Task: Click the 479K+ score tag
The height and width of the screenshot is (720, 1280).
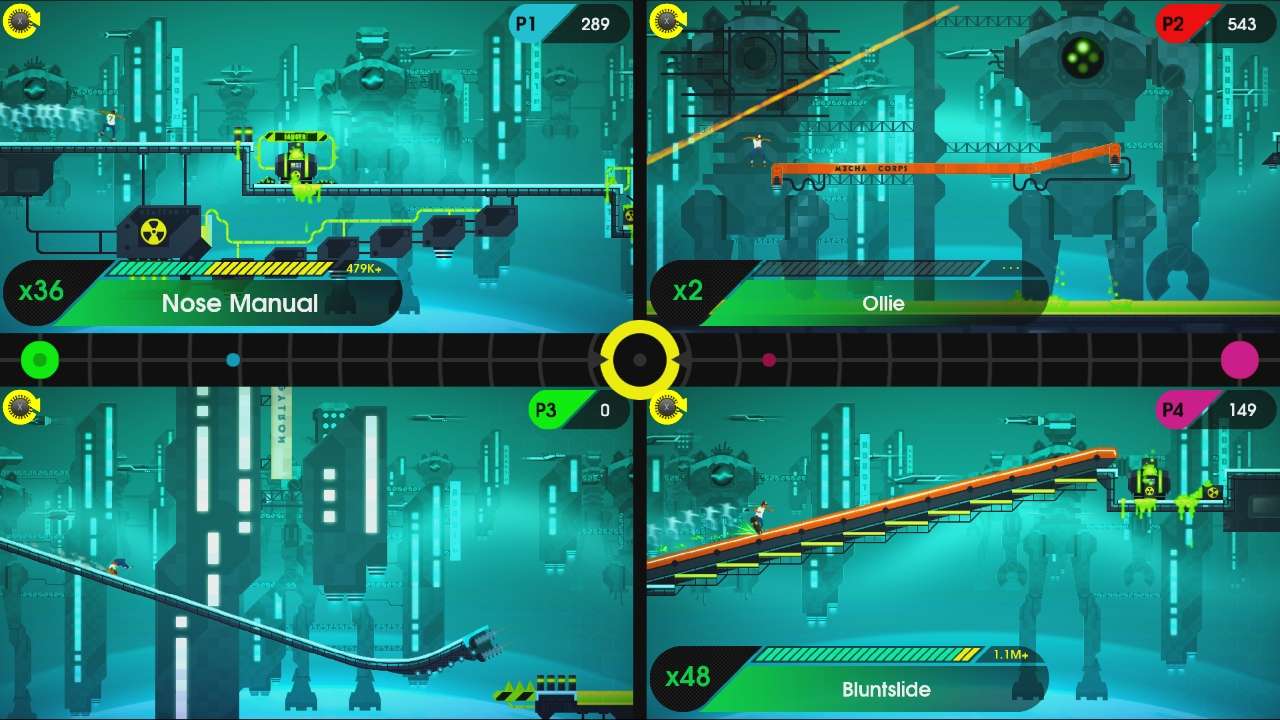Action: click(362, 269)
